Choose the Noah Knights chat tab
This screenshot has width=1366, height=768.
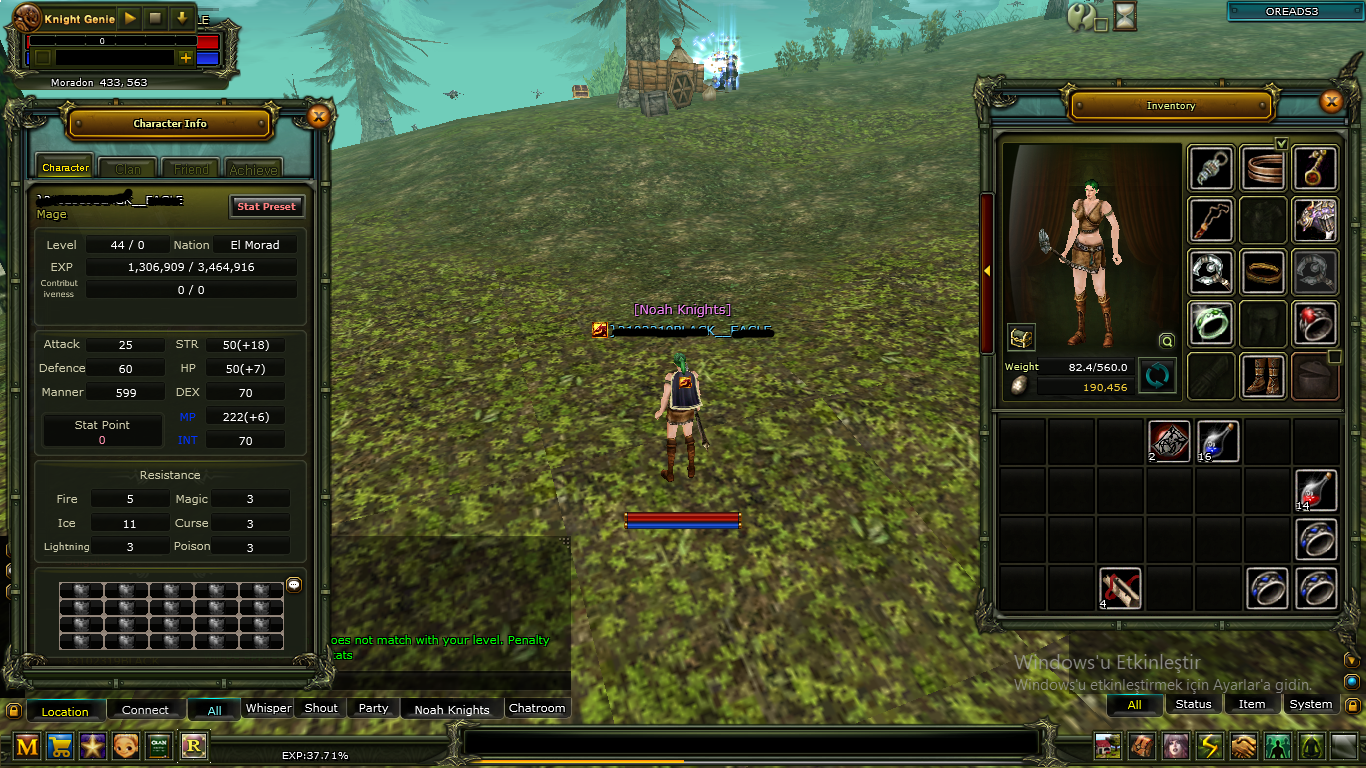[452, 709]
